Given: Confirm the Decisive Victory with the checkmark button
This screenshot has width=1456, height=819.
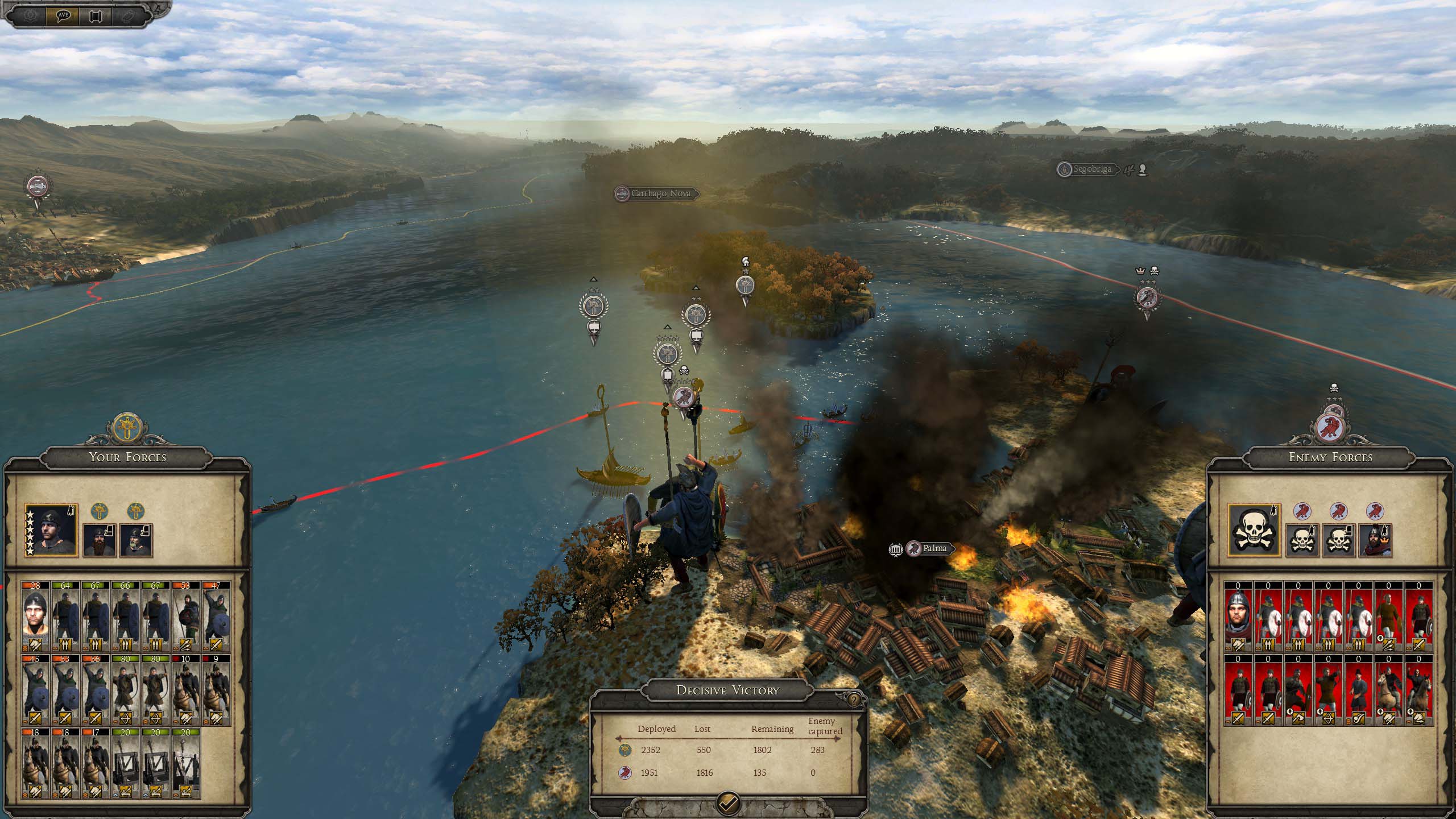Looking at the screenshot, I should [729, 803].
